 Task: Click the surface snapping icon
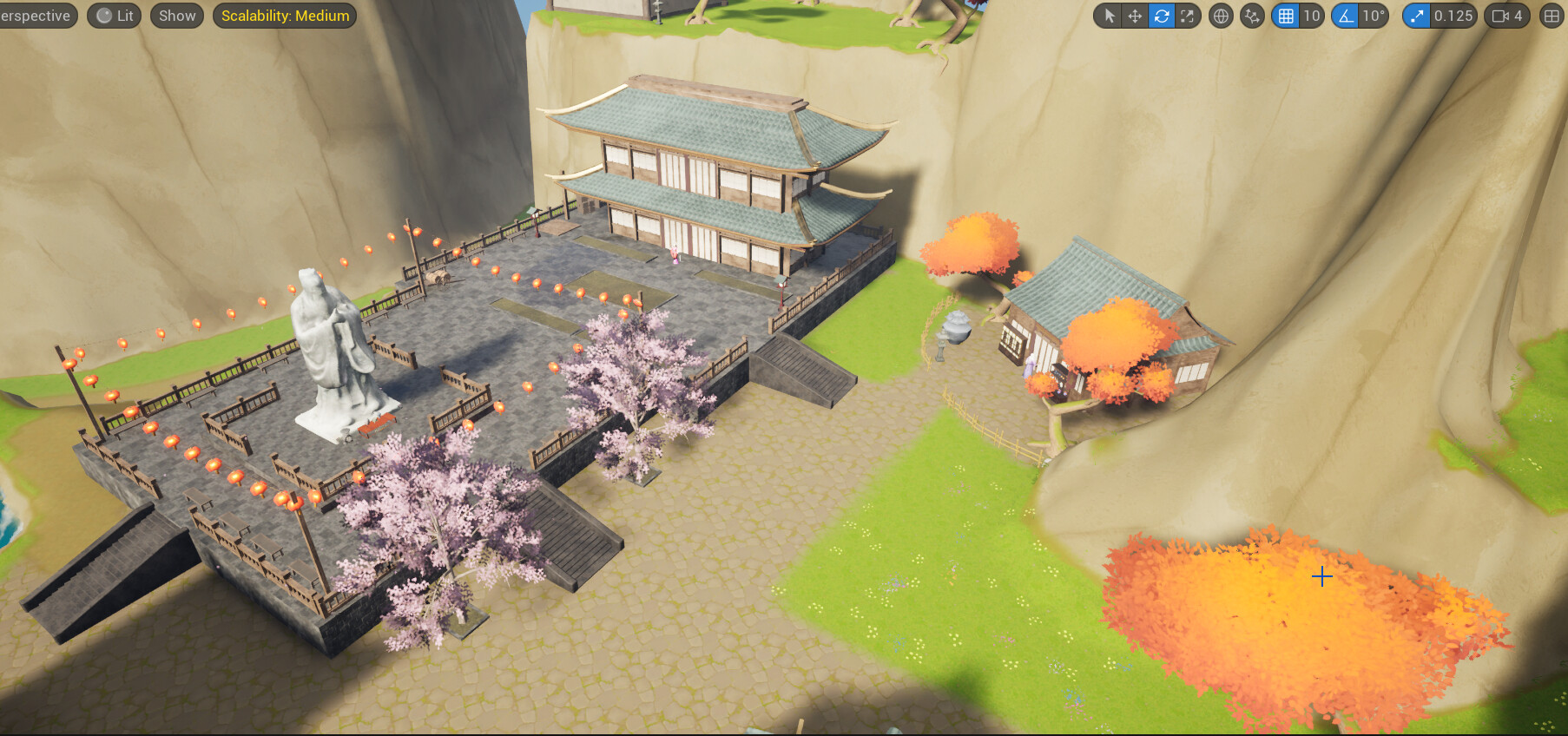(x=1251, y=16)
